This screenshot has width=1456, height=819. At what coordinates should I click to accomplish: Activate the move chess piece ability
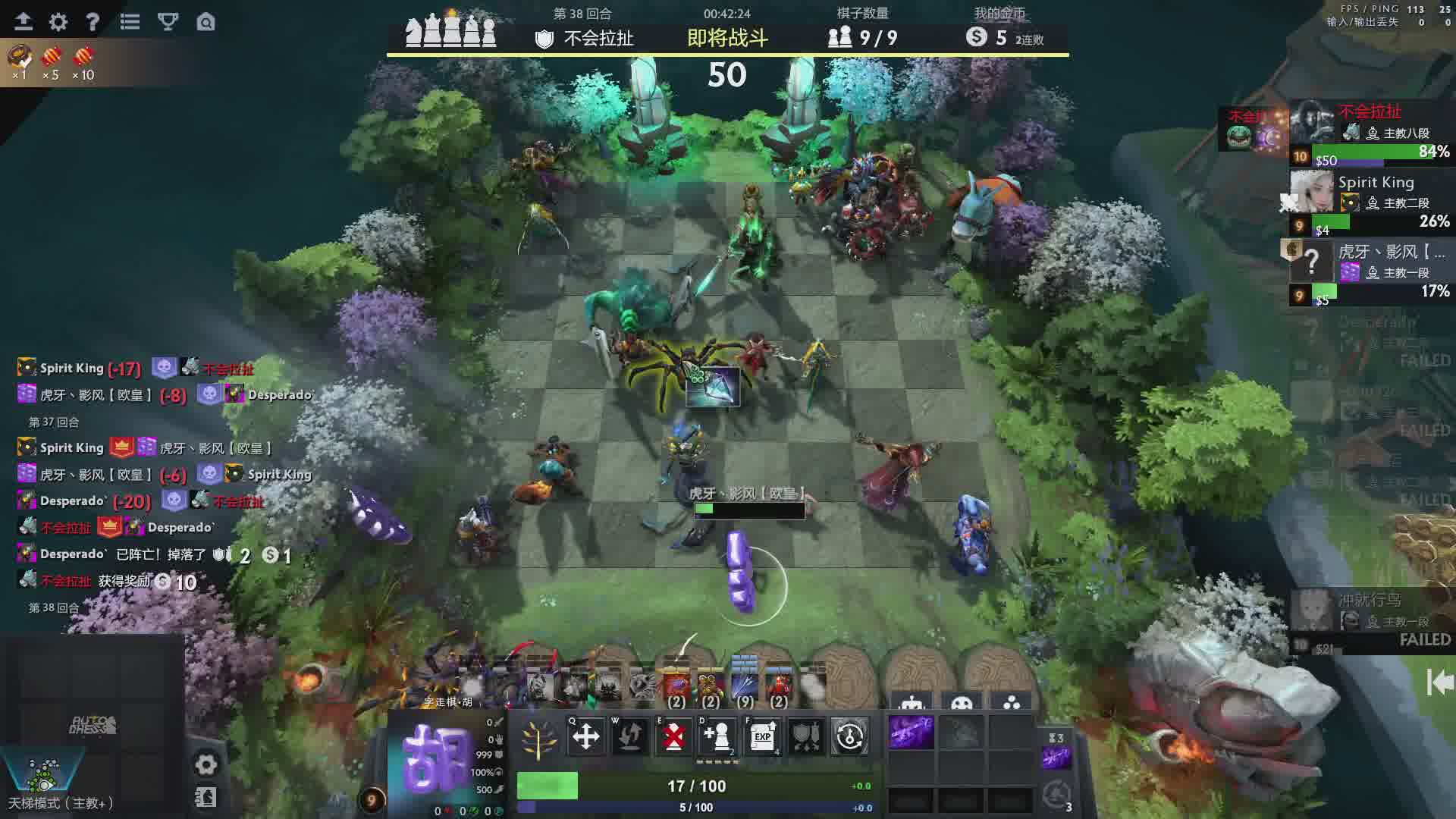(x=585, y=736)
